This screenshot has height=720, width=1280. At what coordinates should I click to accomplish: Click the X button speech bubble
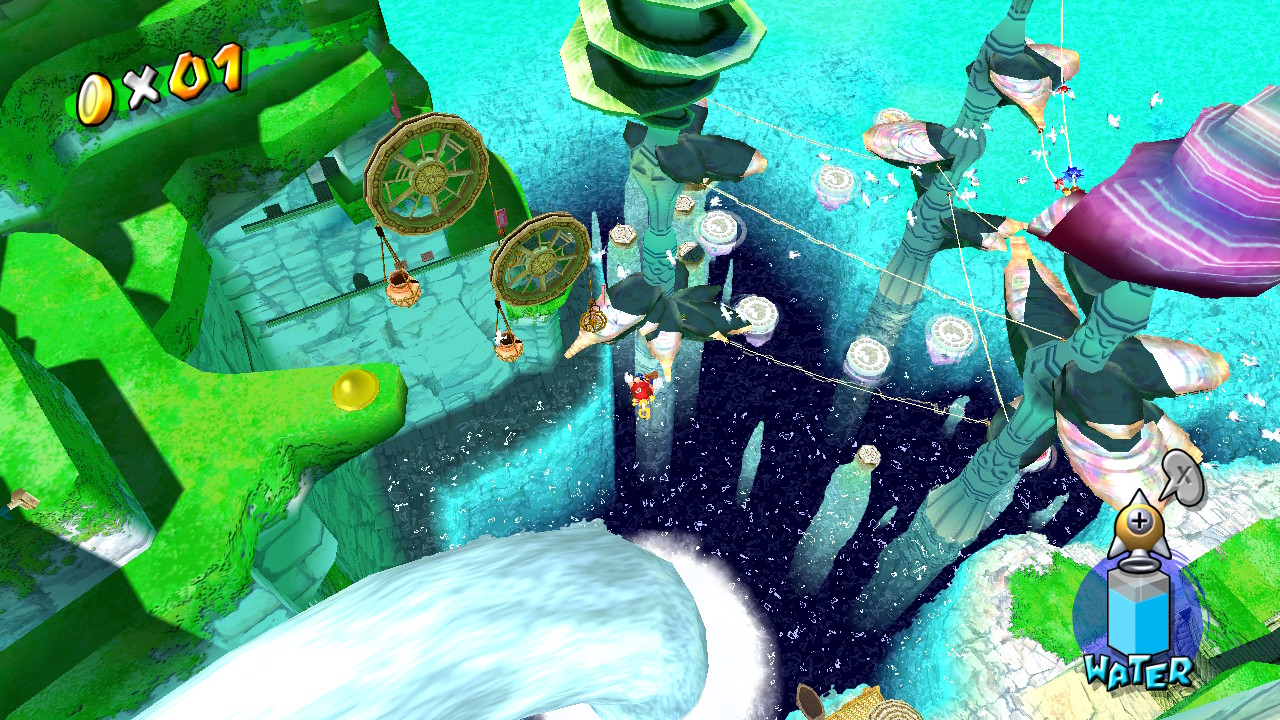(x=1181, y=476)
